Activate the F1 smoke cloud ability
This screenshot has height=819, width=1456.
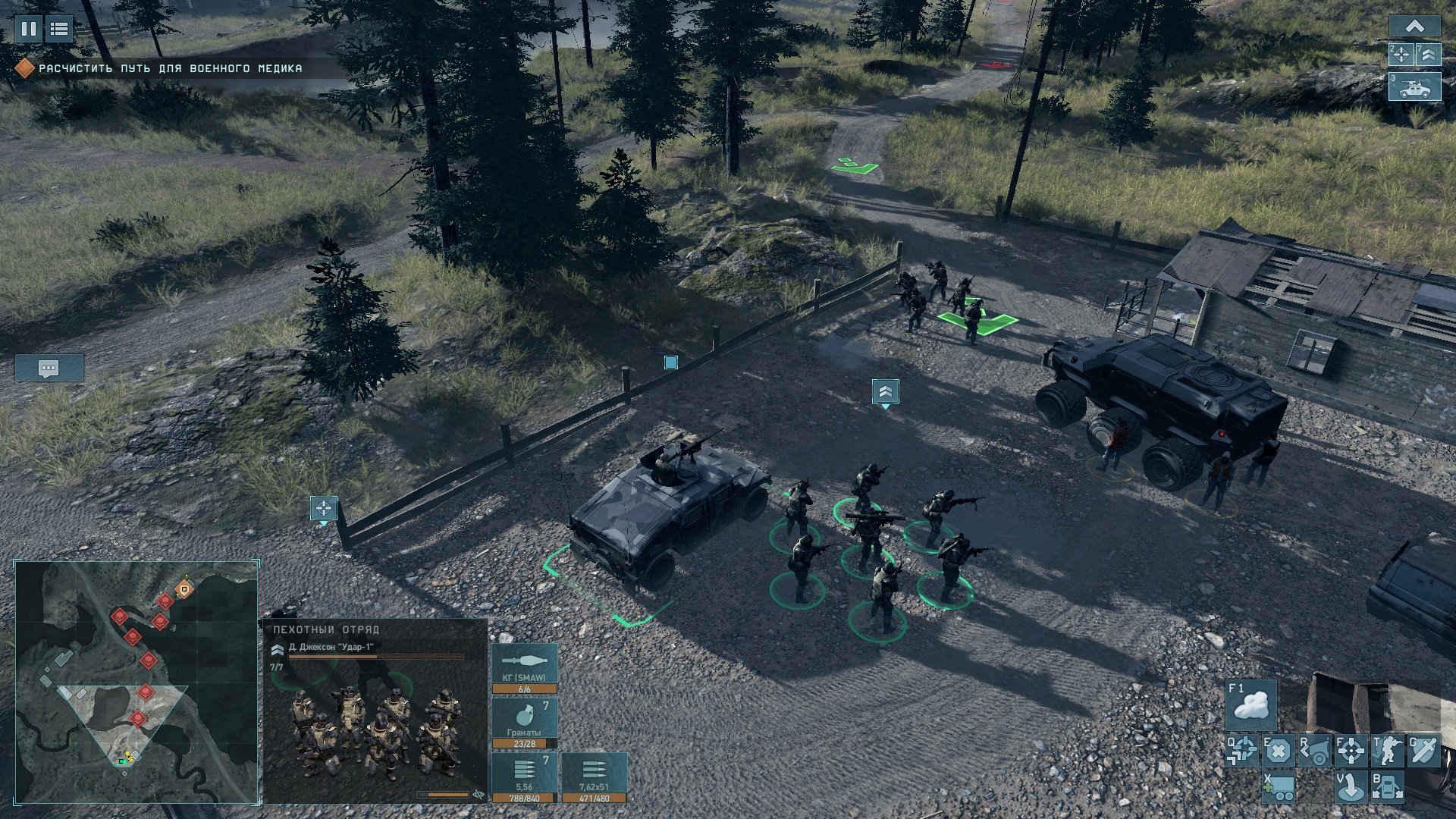1251,704
